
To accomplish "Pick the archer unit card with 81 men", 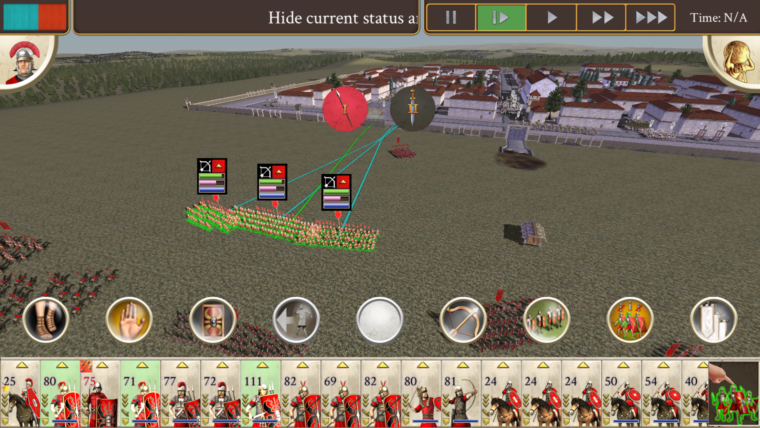I will tap(461, 394).
